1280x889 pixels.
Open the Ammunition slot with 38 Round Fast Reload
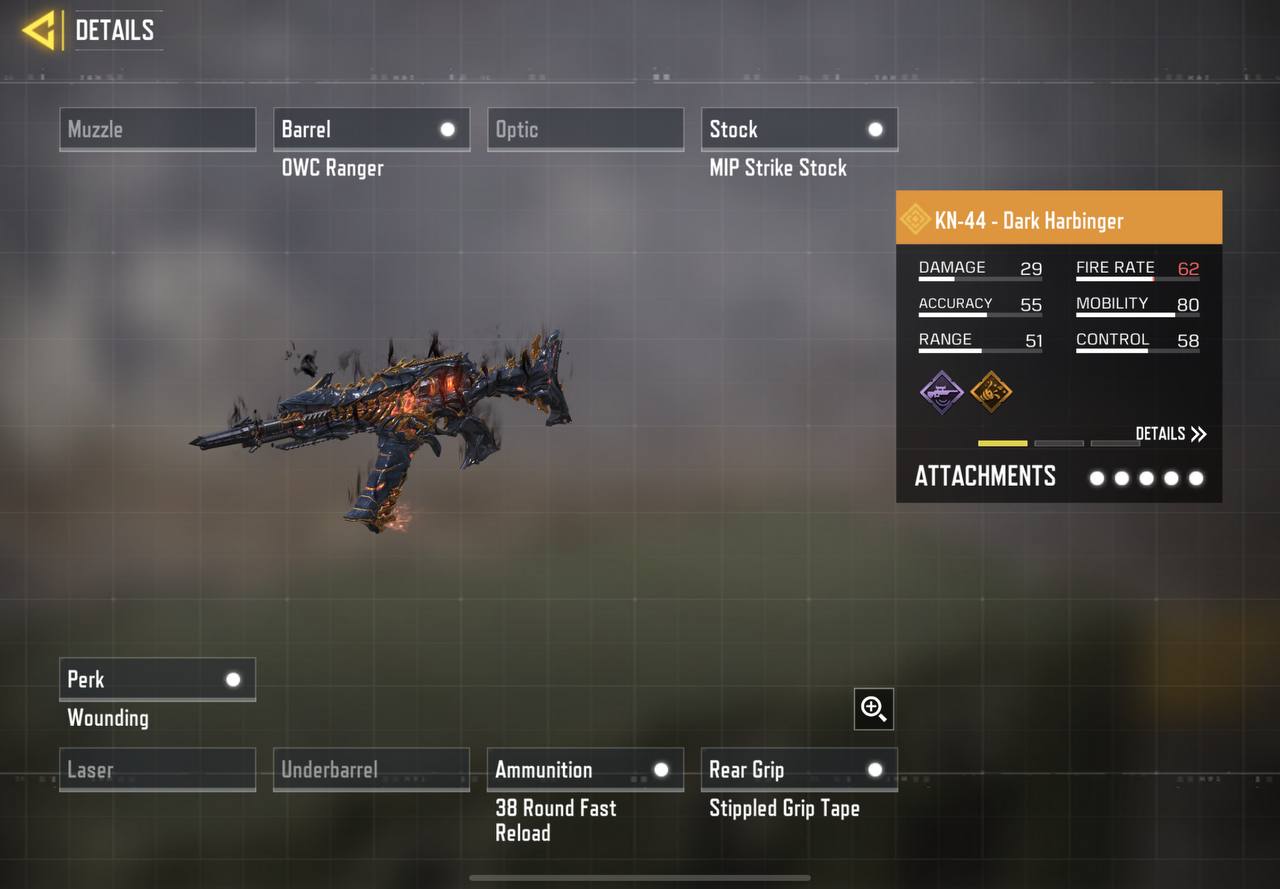tap(585, 770)
